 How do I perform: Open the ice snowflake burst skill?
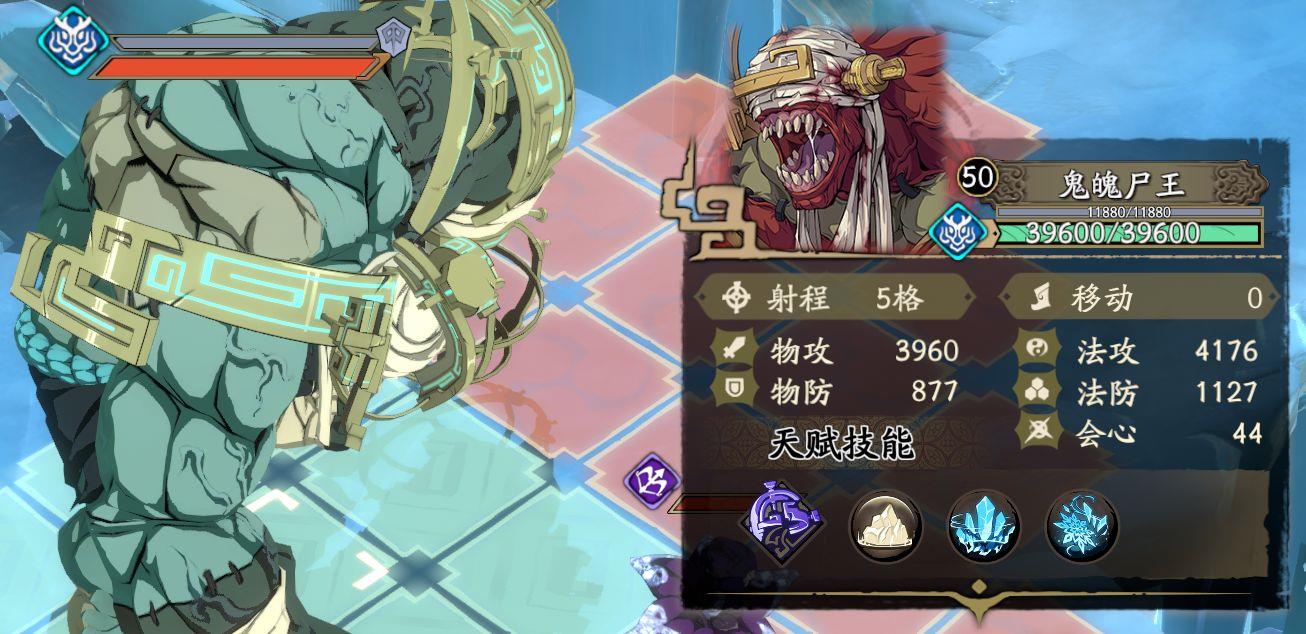click(x=1081, y=524)
